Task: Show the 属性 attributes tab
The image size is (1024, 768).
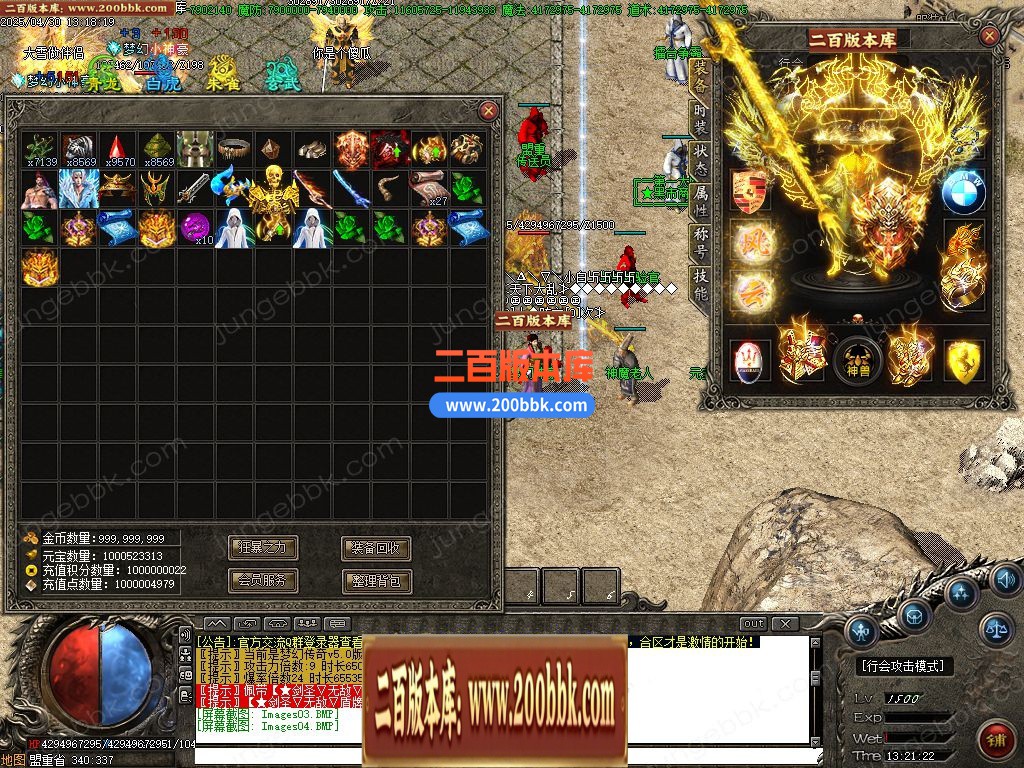Action: pyautogui.click(x=701, y=203)
